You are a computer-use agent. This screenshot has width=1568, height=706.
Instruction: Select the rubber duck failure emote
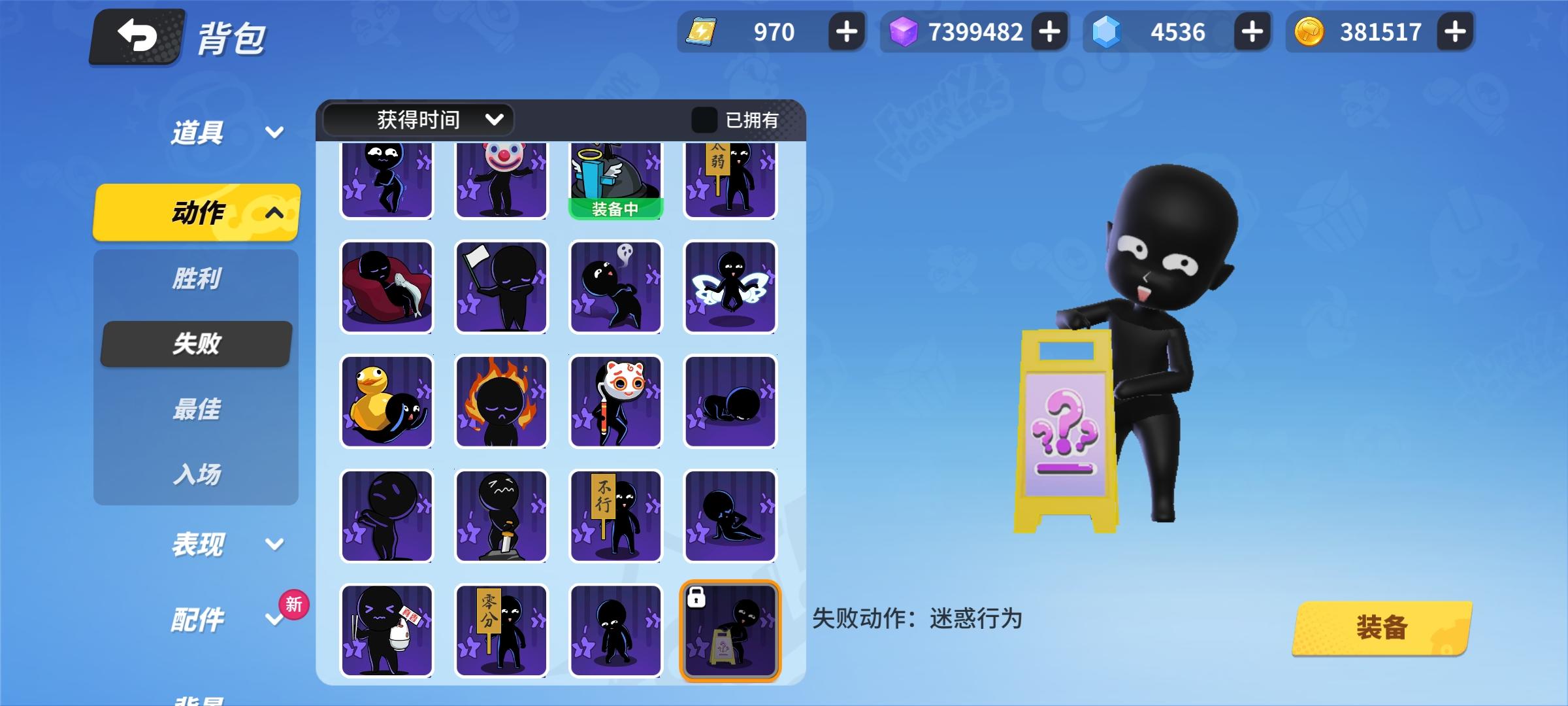click(x=387, y=401)
